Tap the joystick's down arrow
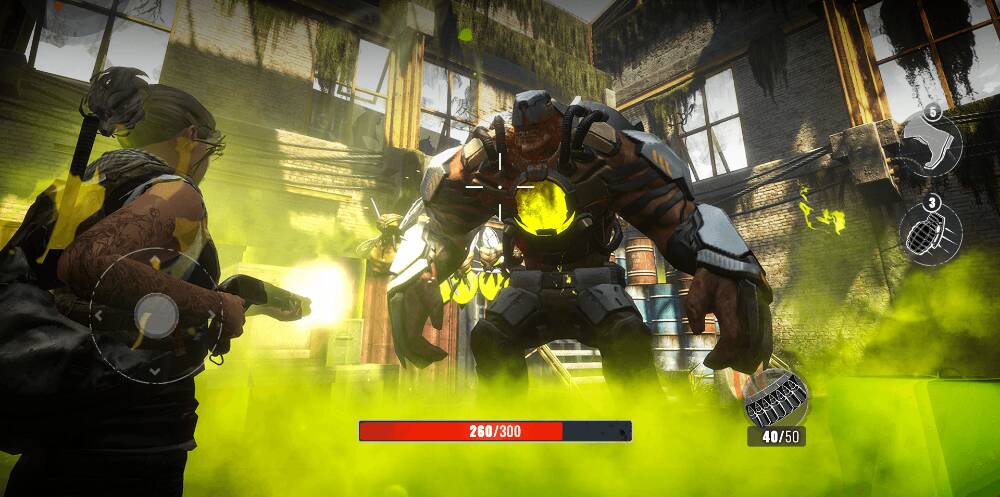 click(x=154, y=371)
